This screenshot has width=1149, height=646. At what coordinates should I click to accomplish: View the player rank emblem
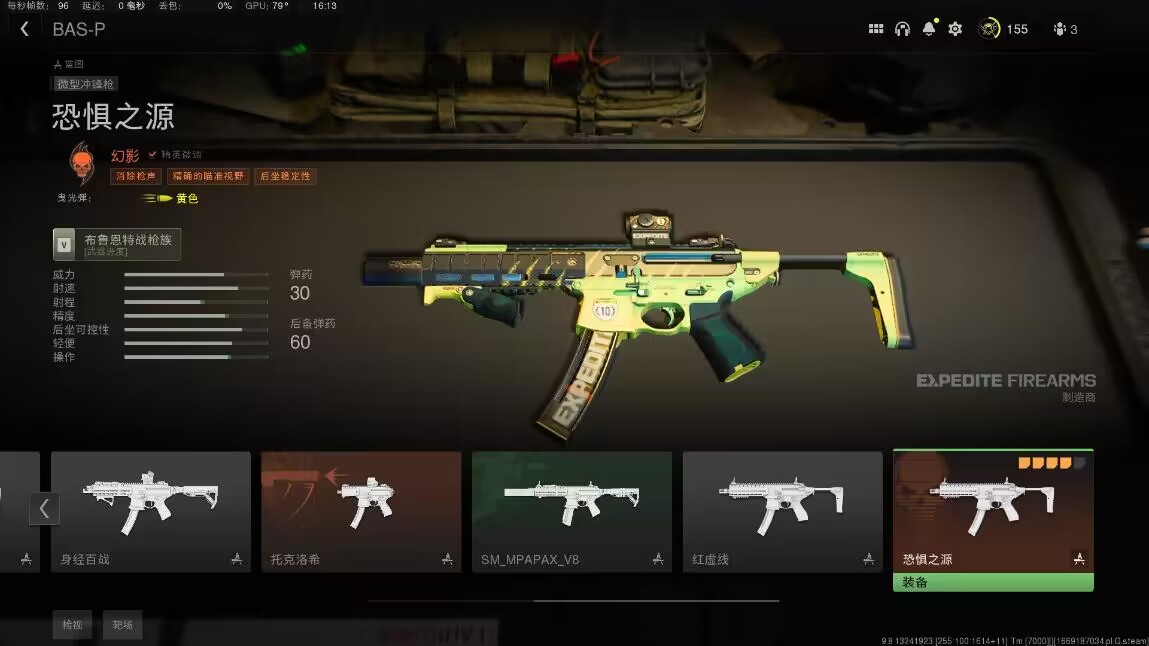tap(989, 29)
